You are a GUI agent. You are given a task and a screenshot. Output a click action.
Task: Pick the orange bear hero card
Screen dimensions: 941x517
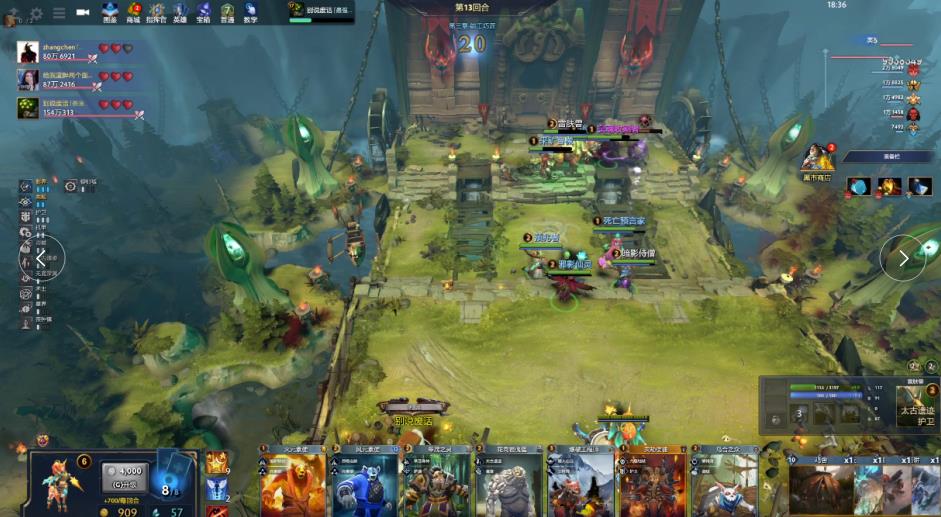(293, 486)
